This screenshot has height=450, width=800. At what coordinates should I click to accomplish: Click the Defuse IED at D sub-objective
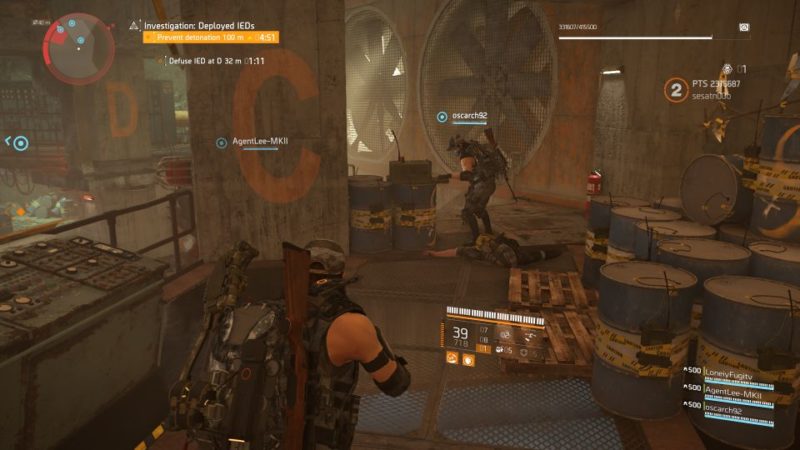coord(206,61)
